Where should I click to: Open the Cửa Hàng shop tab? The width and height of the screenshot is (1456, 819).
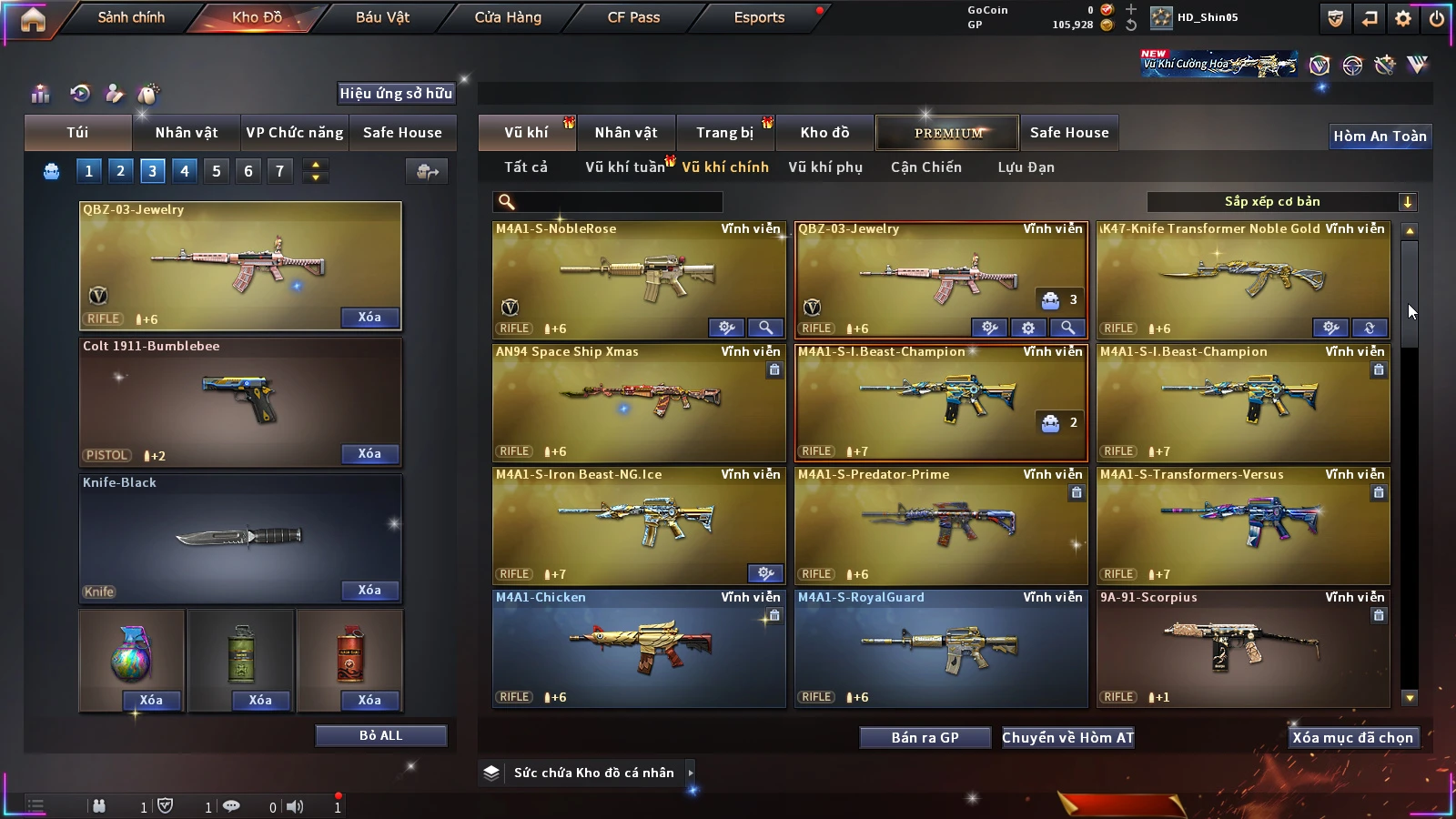click(508, 17)
